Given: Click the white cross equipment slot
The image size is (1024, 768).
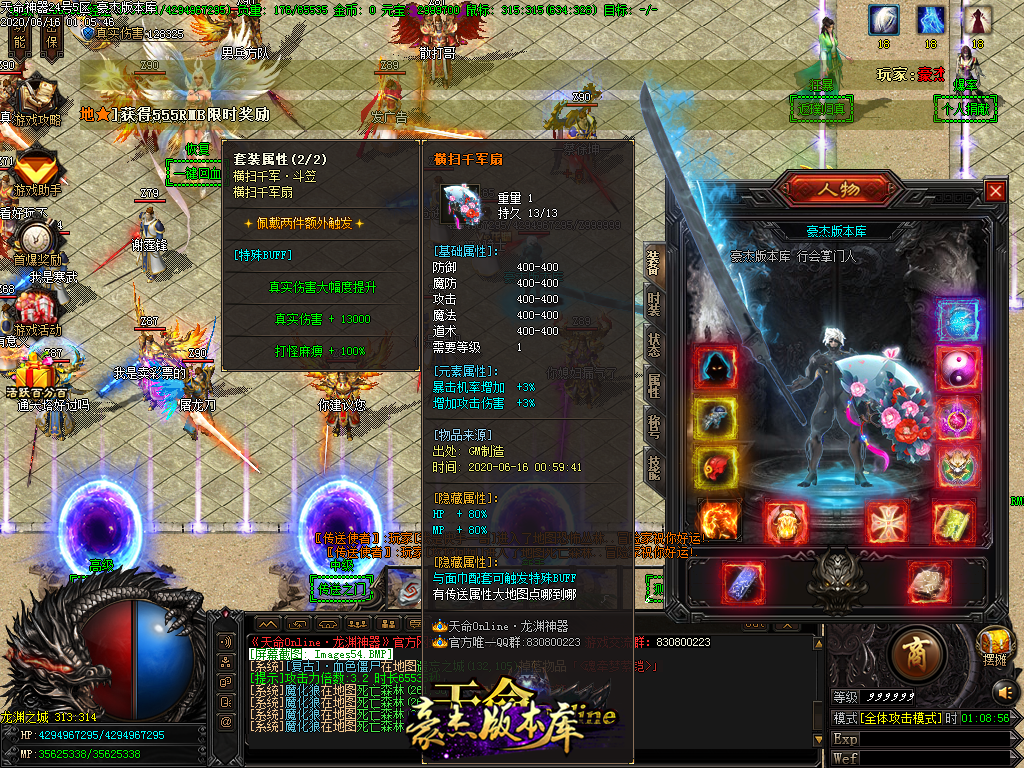Looking at the screenshot, I should point(886,522).
